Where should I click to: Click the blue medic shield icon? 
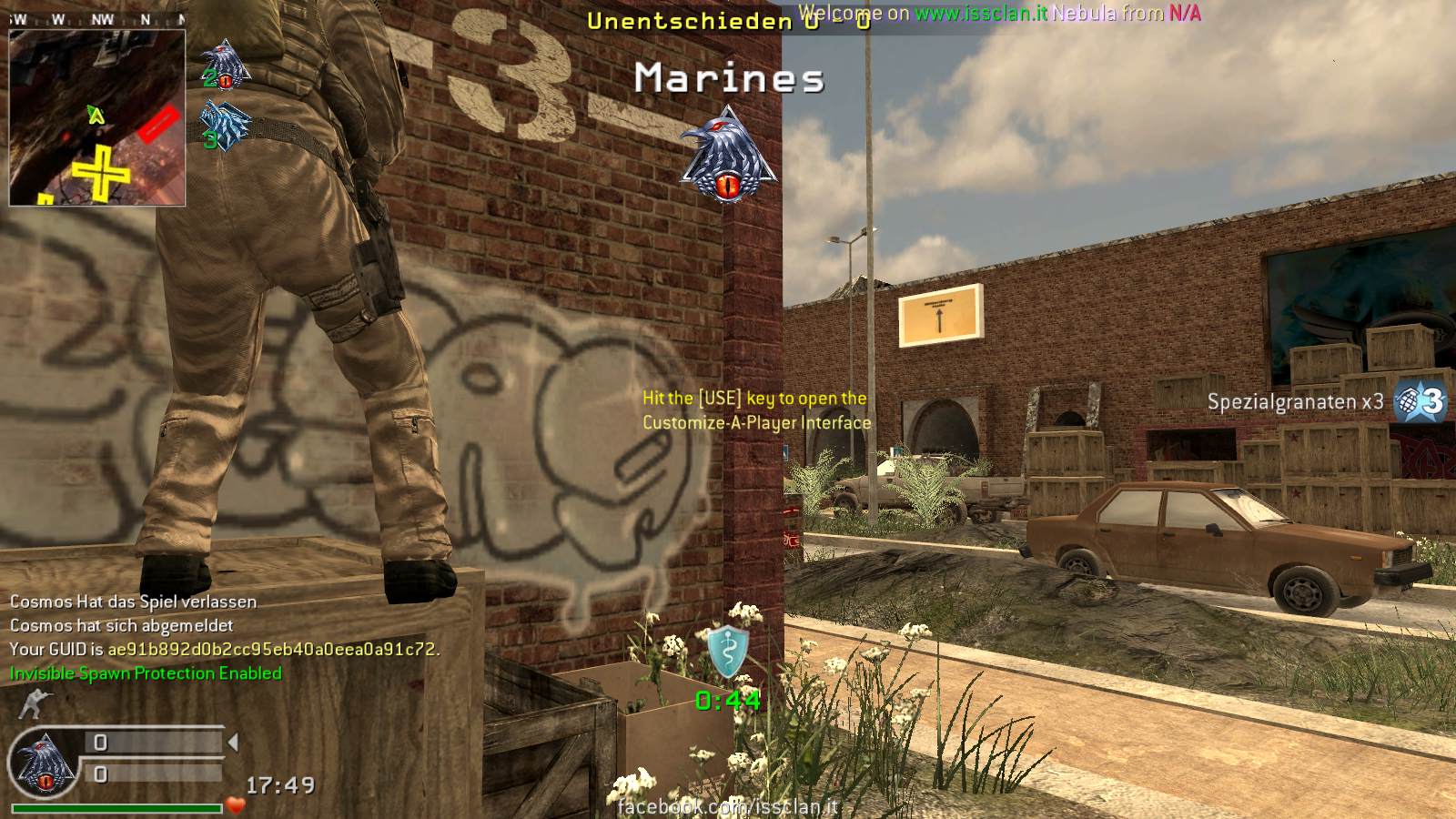pyautogui.click(x=728, y=651)
